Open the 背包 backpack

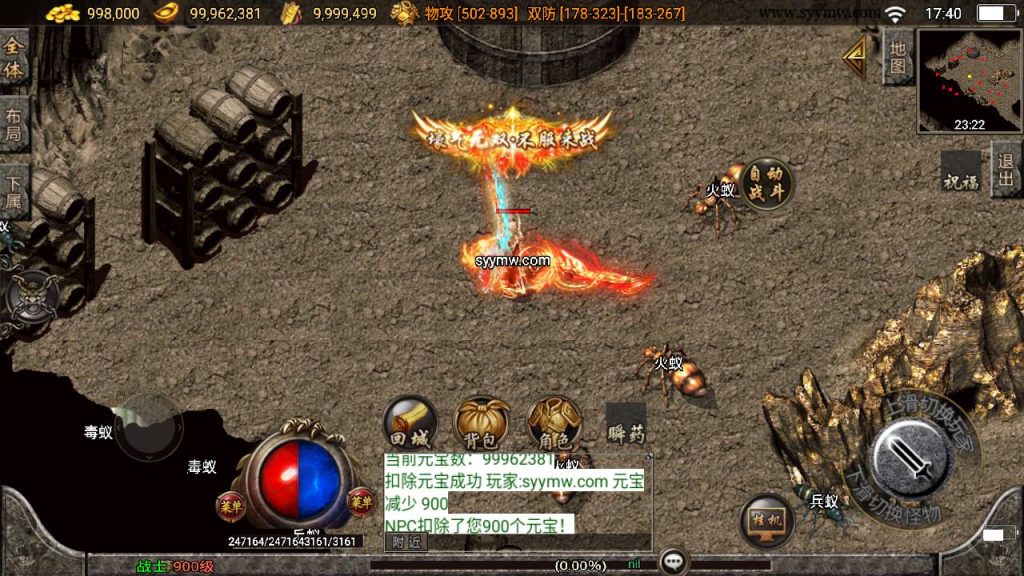(482, 422)
